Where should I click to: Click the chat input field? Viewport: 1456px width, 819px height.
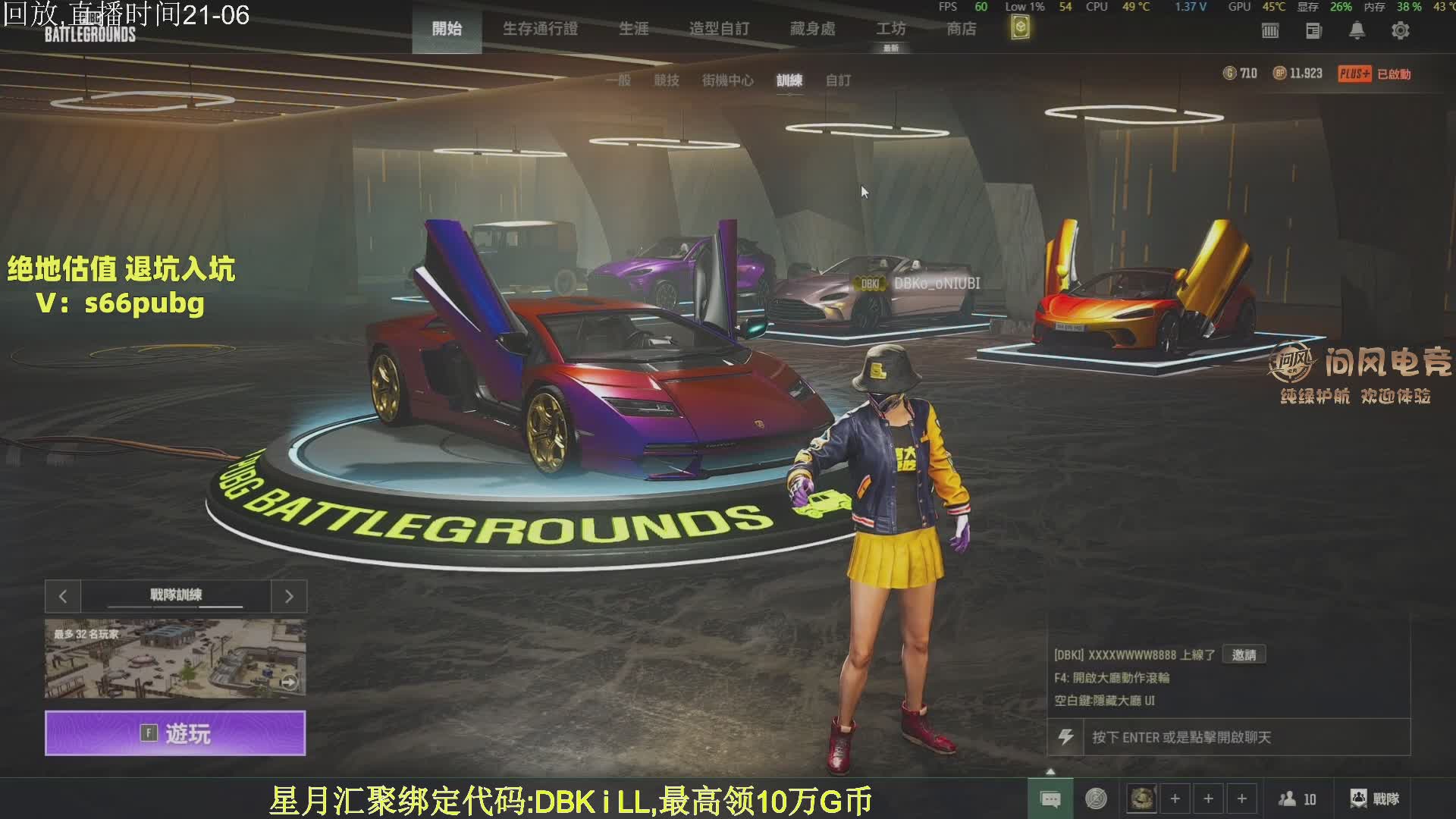tap(1244, 737)
